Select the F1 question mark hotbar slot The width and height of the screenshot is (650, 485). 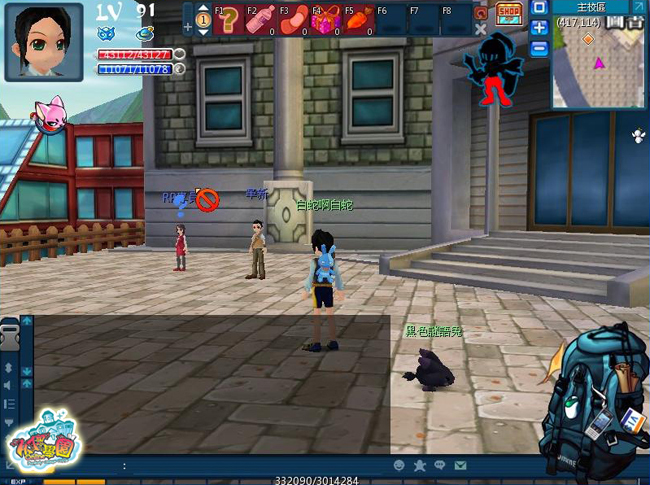pos(229,20)
